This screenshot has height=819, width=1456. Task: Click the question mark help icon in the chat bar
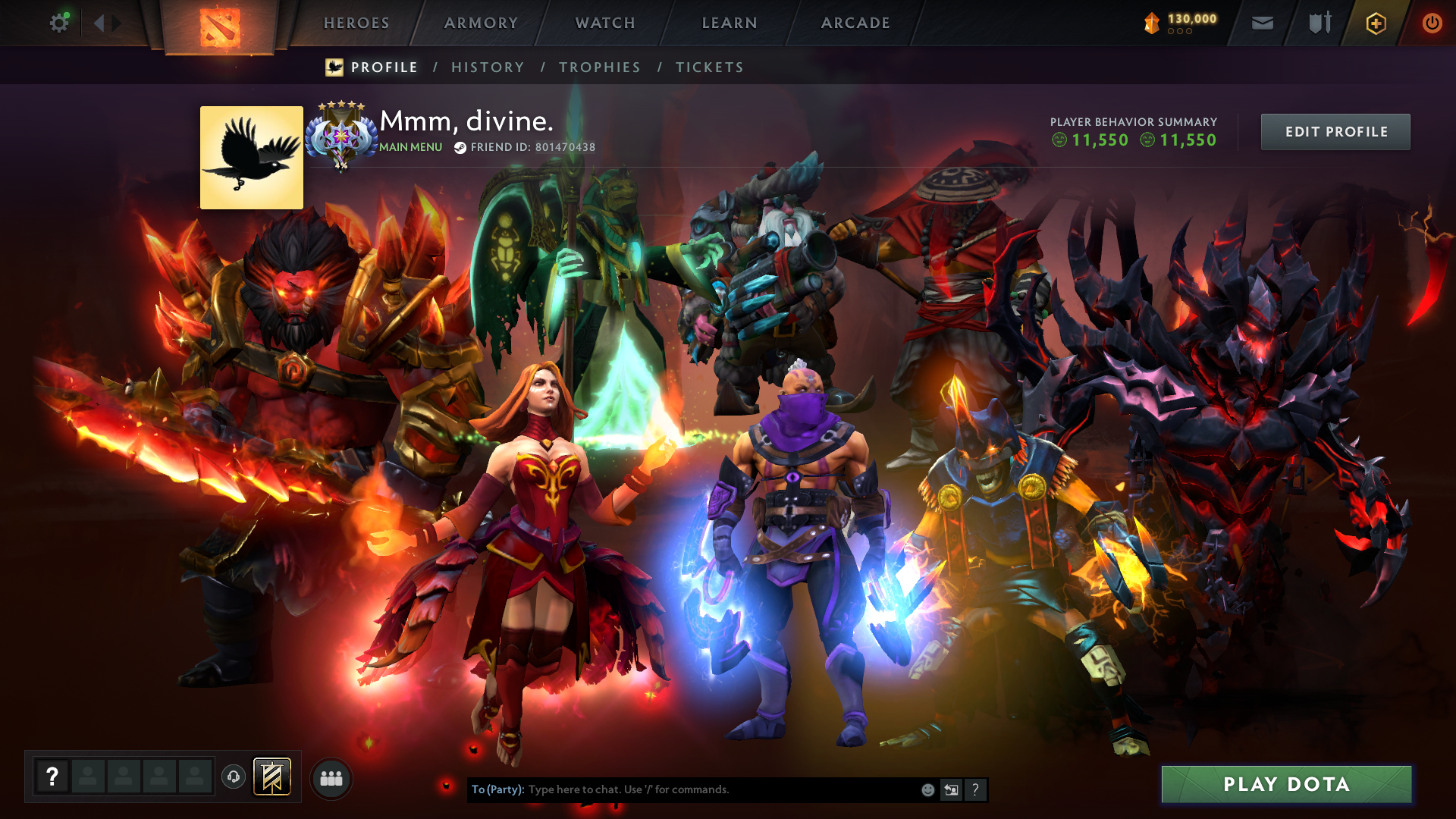point(976,789)
